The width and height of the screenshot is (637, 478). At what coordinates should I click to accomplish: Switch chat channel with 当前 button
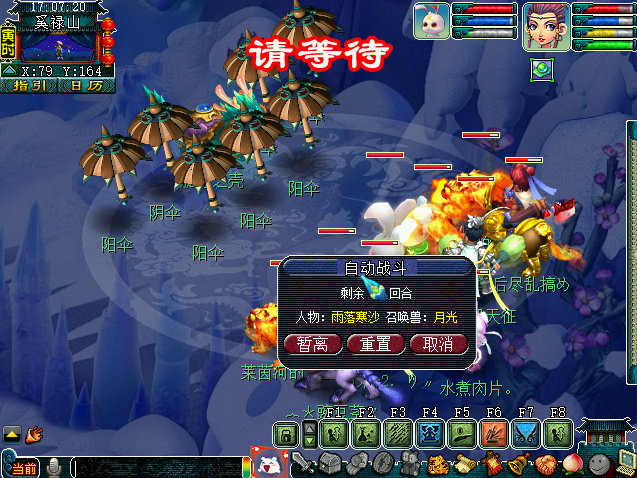pos(22,467)
